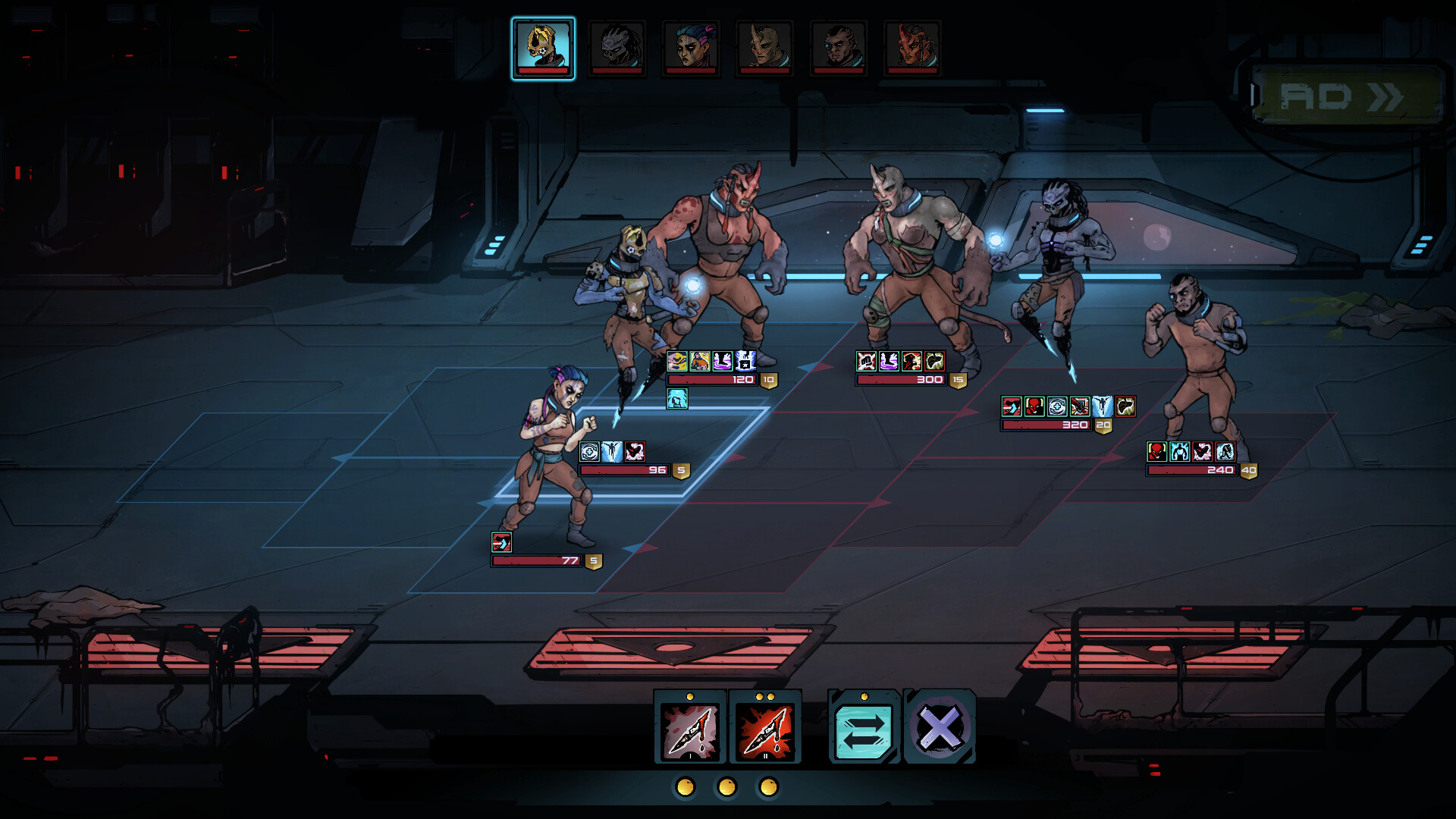The height and width of the screenshot is (819, 1456).
Task: Inspect the fist status icon above 300 HP bar
Action: point(866,361)
